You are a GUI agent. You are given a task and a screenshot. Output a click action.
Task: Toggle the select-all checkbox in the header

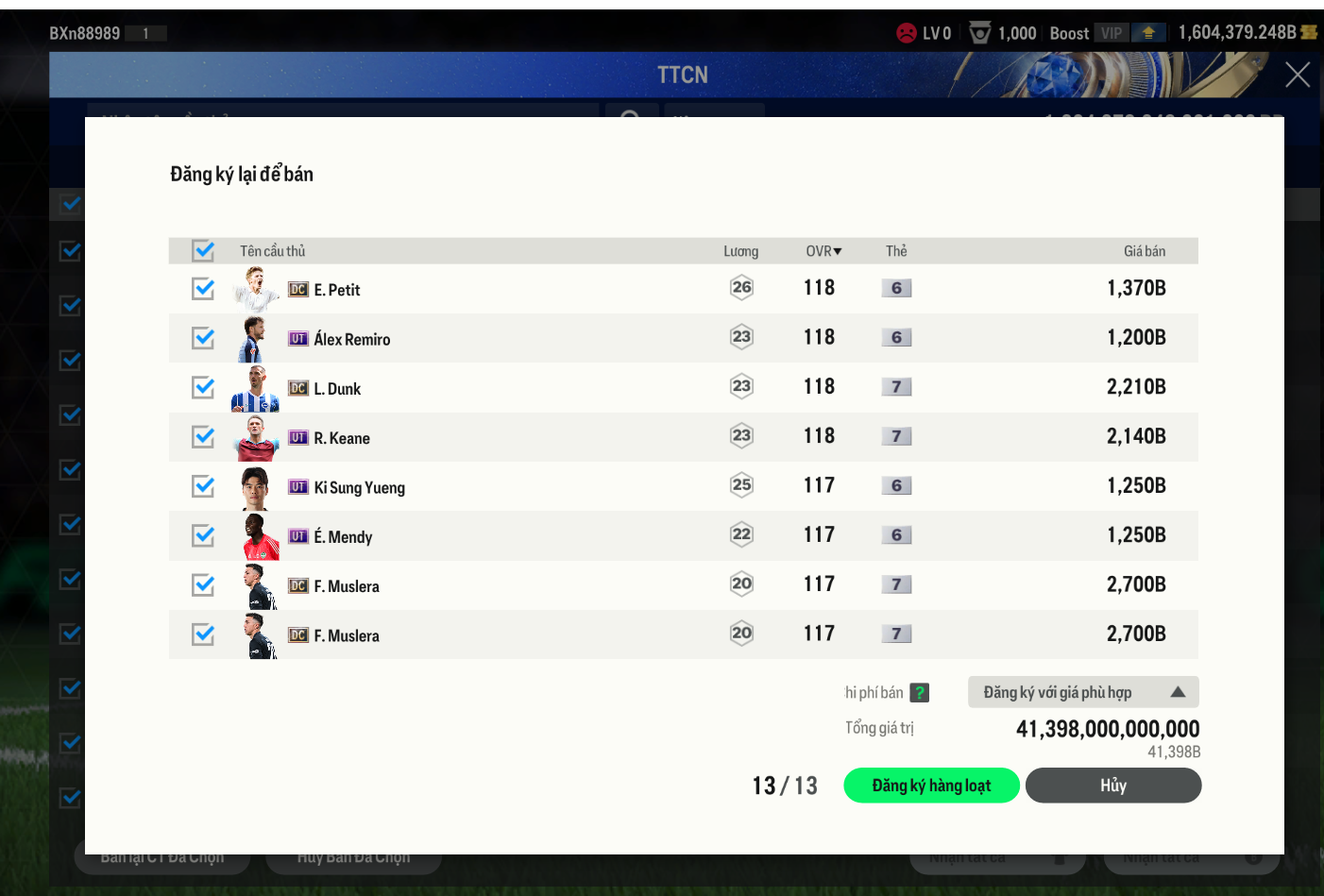[x=203, y=250]
